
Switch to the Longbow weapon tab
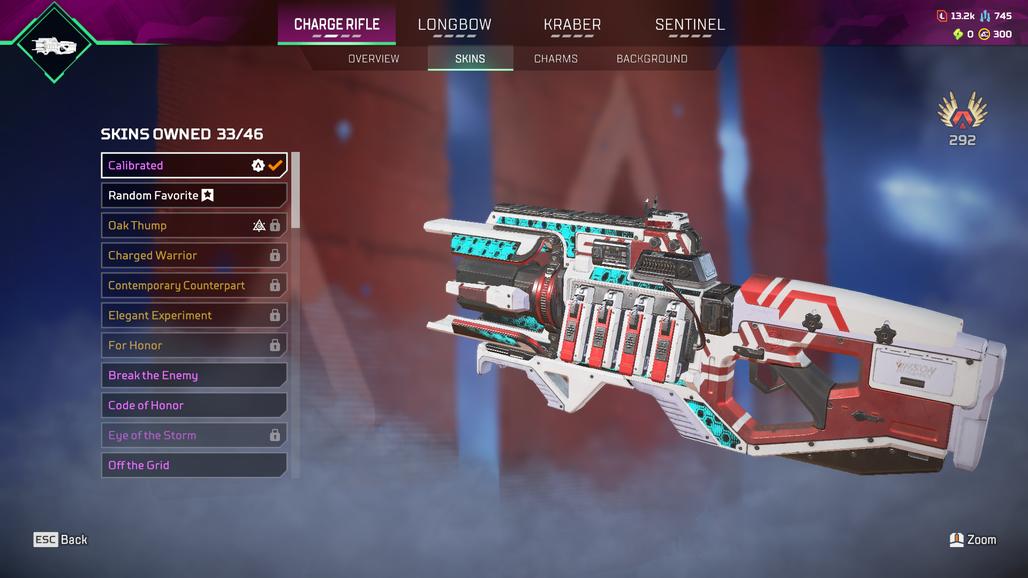pos(454,24)
